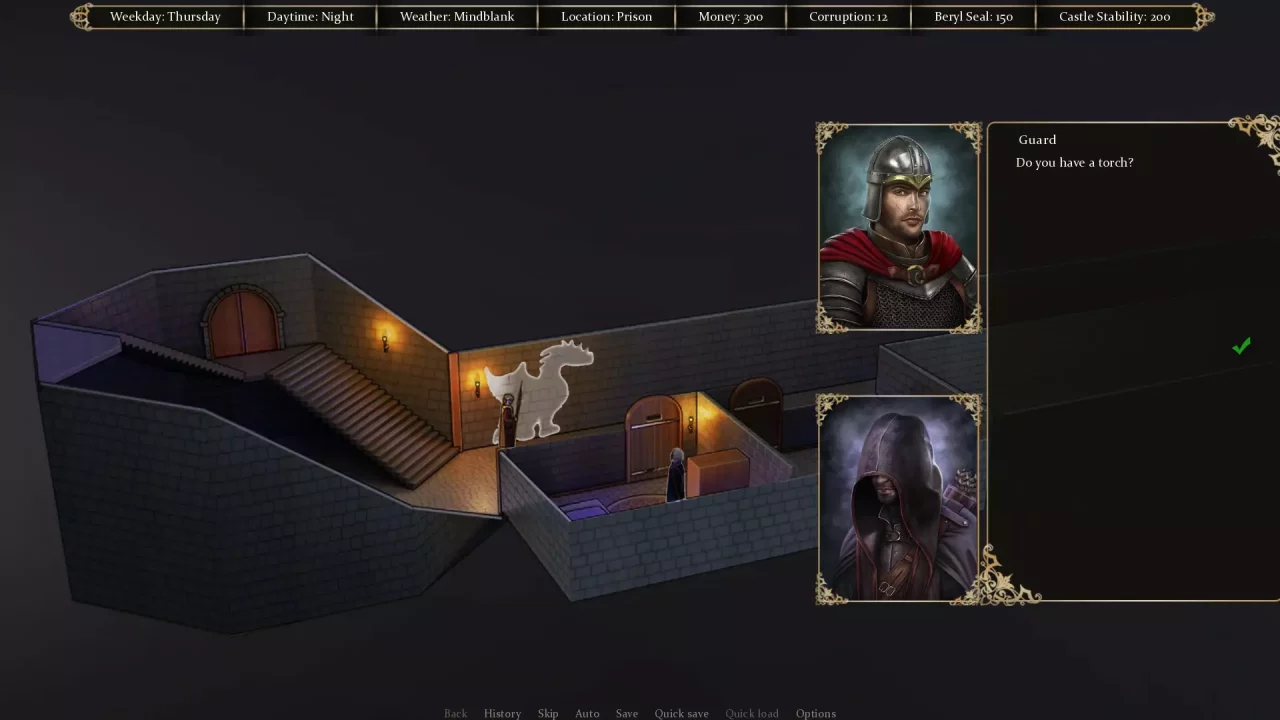Viewport: 1280px width, 720px height.
Task: Click the ornate emblem at the status bar's left end
Action: 80,16
